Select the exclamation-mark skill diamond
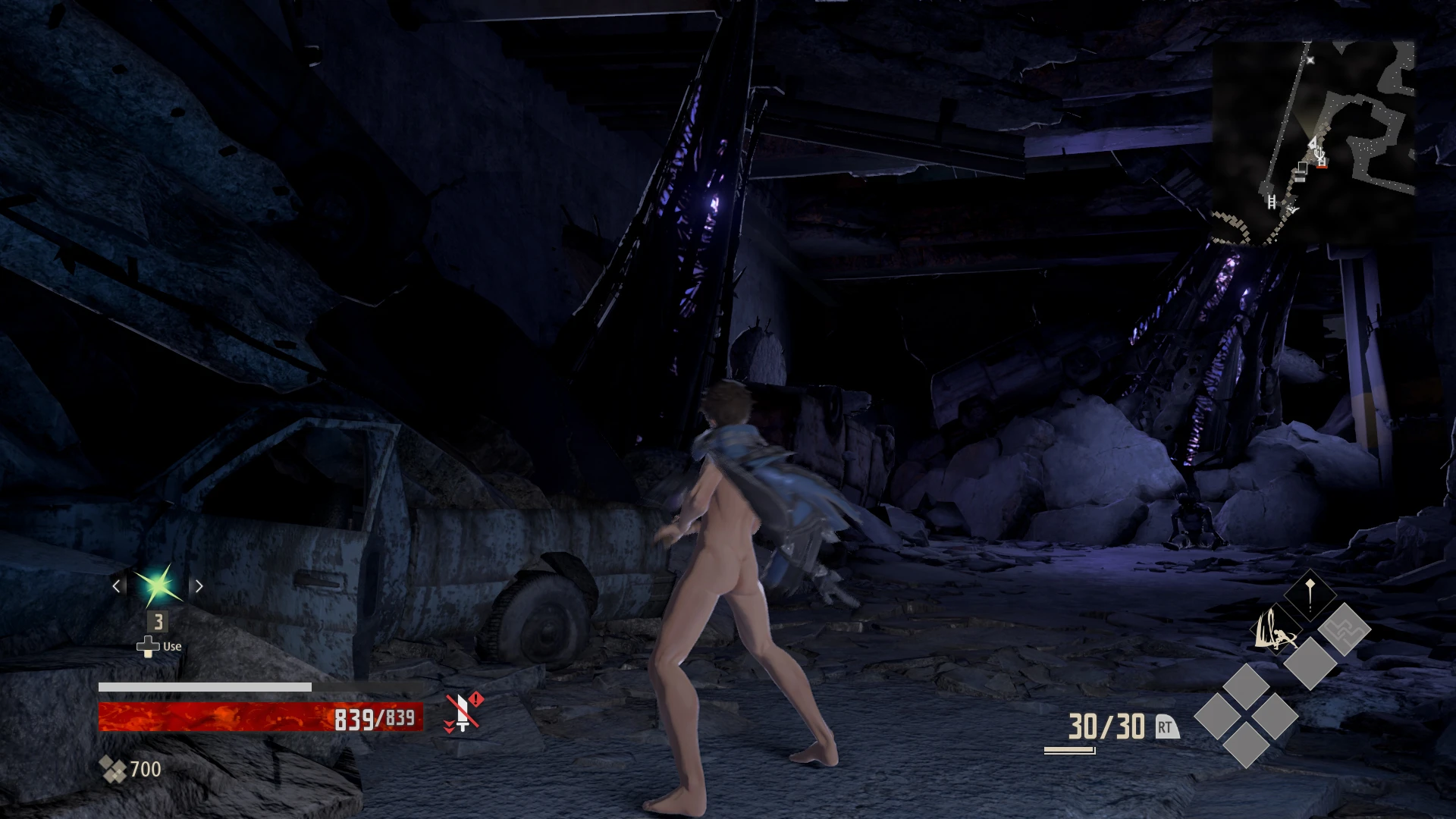The image size is (1456, 819). pyautogui.click(x=1310, y=596)
